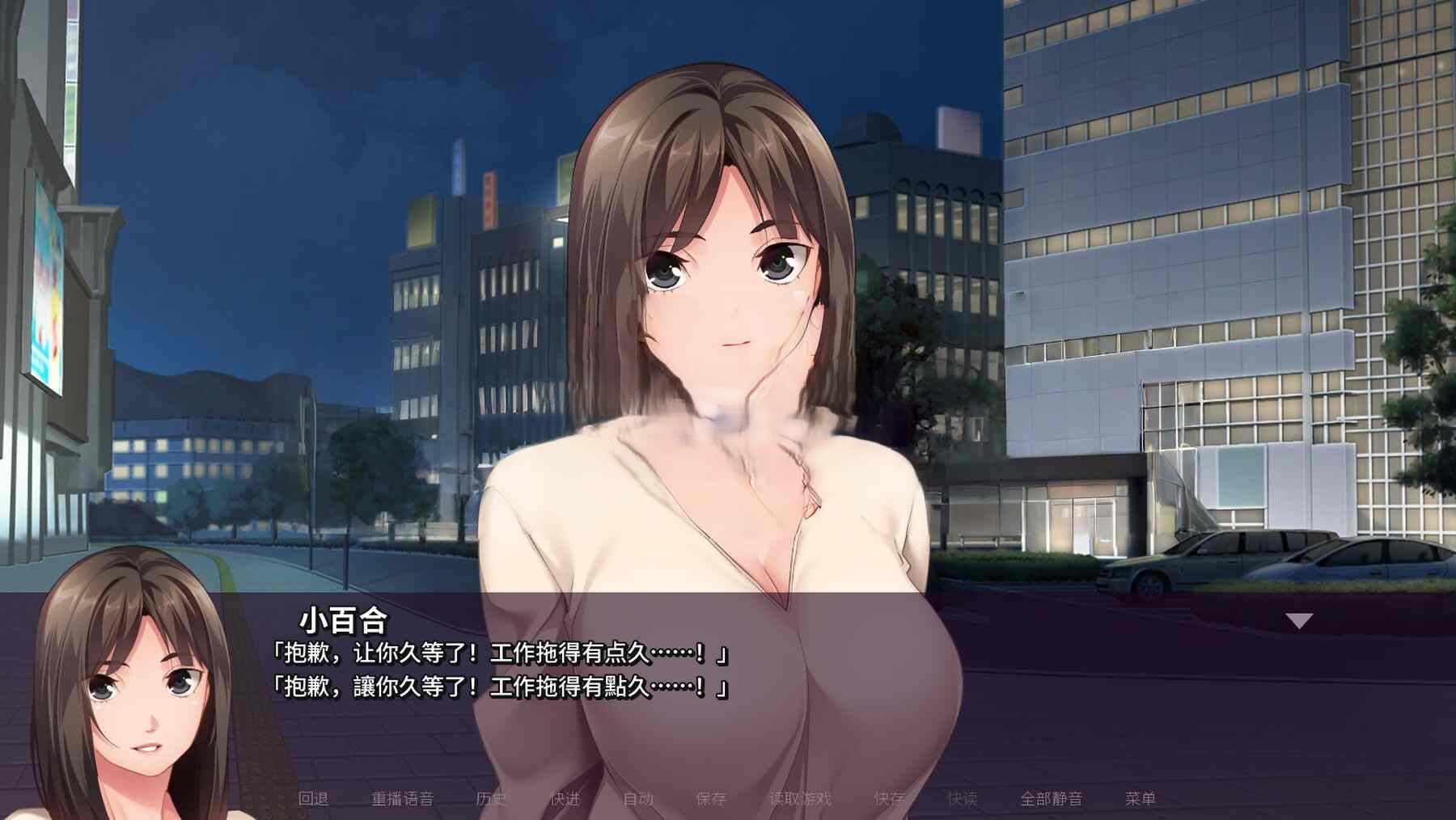This screenshot has height=820, width=1456.
Task: Open the 保存 save screen
Action: pyautogui.click(x=711, y=799)
